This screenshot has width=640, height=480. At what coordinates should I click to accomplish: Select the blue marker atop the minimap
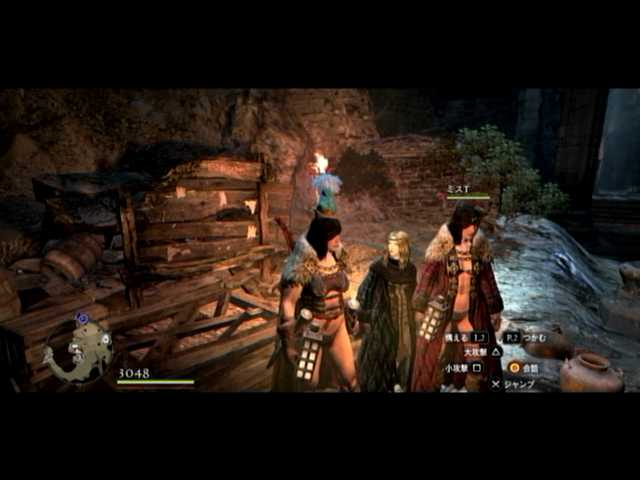82,319
